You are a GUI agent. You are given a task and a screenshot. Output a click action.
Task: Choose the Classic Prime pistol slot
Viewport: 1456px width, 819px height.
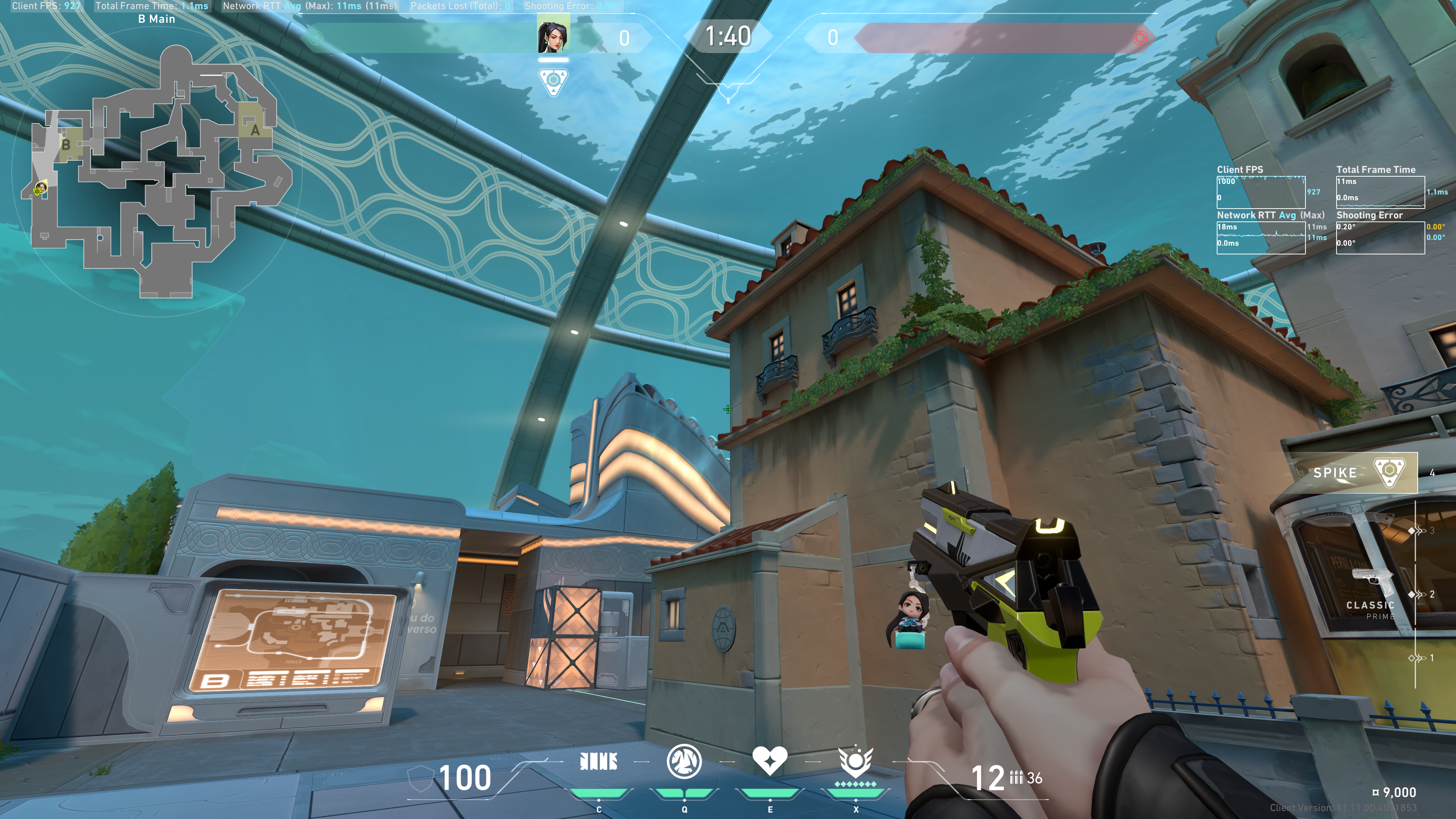(x=1372, y=593)
